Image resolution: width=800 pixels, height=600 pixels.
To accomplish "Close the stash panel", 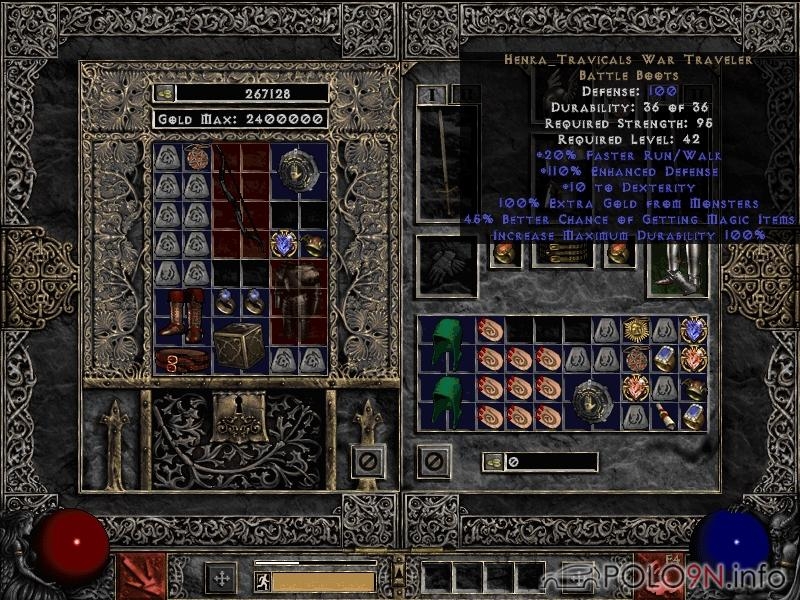I will click(x=368, y=461).
